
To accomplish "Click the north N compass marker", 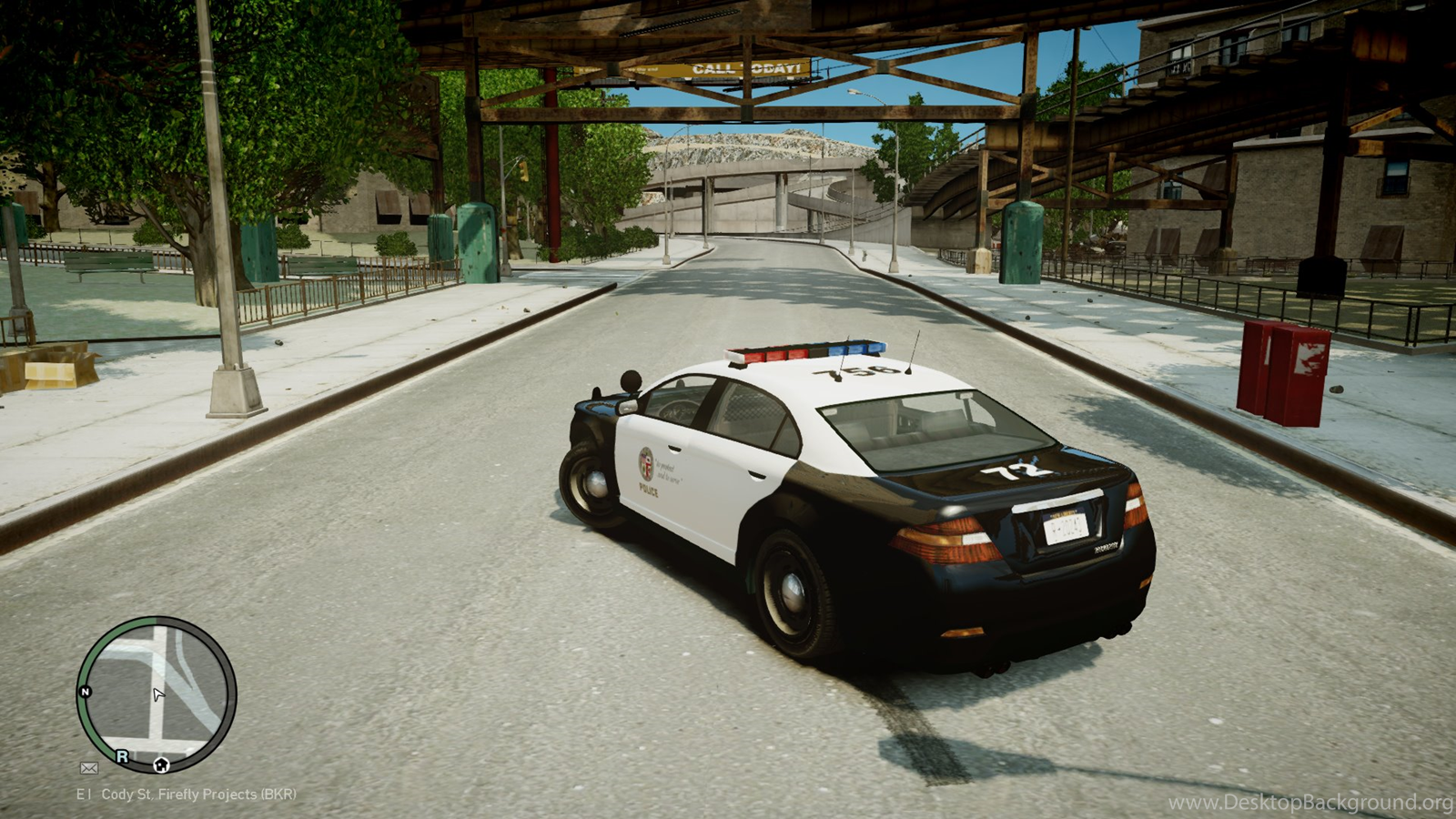I will 86,692.
